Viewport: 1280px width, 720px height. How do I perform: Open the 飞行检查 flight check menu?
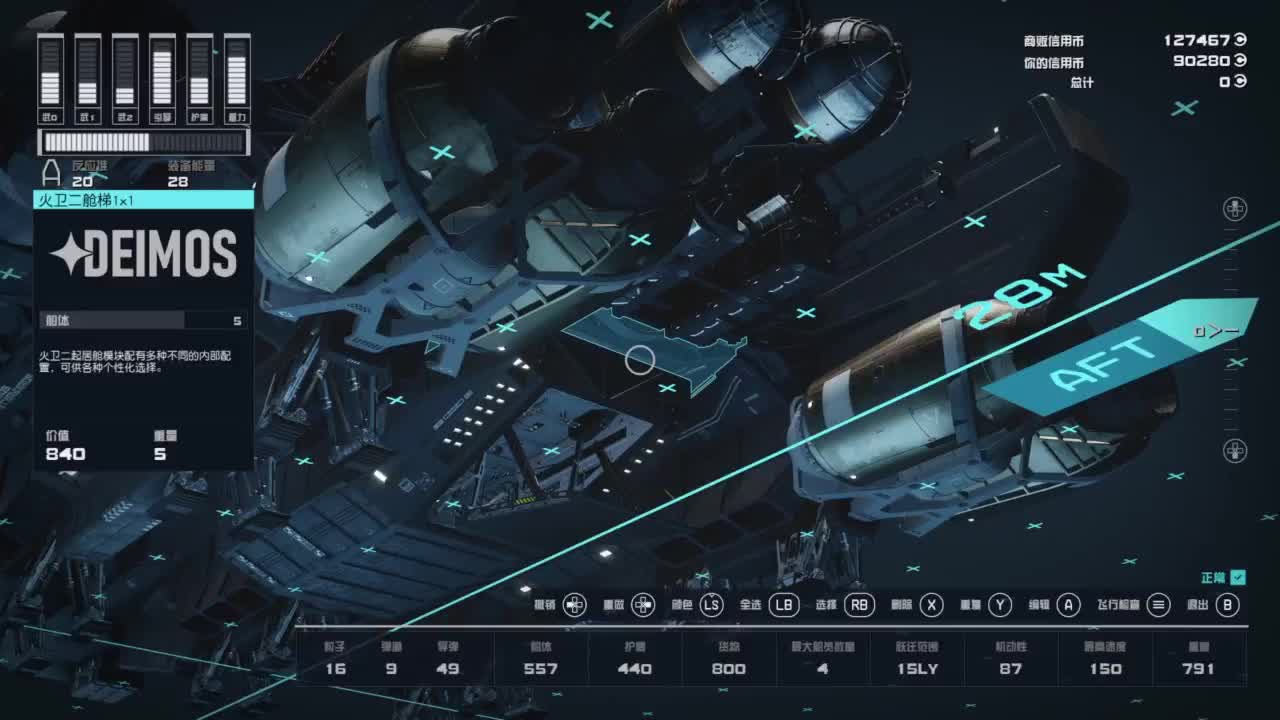pyautogui.click(x=1161, y=604)
